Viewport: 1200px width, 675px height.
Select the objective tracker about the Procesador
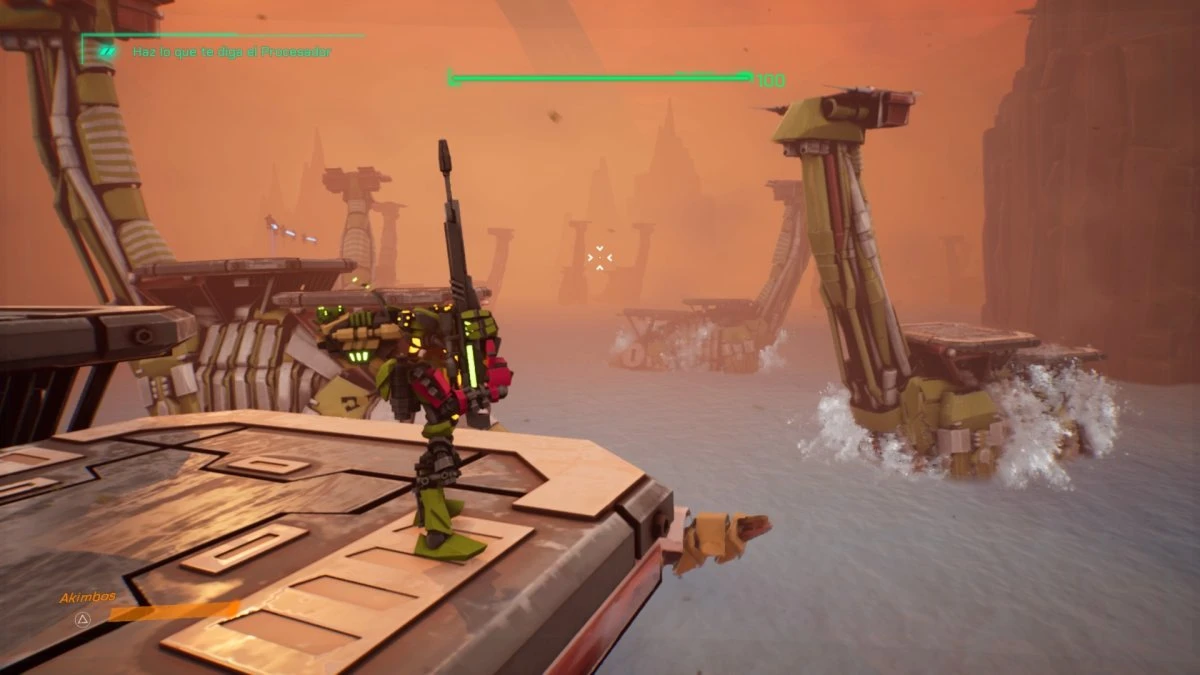pyautogui.click(x=231, y=52)
